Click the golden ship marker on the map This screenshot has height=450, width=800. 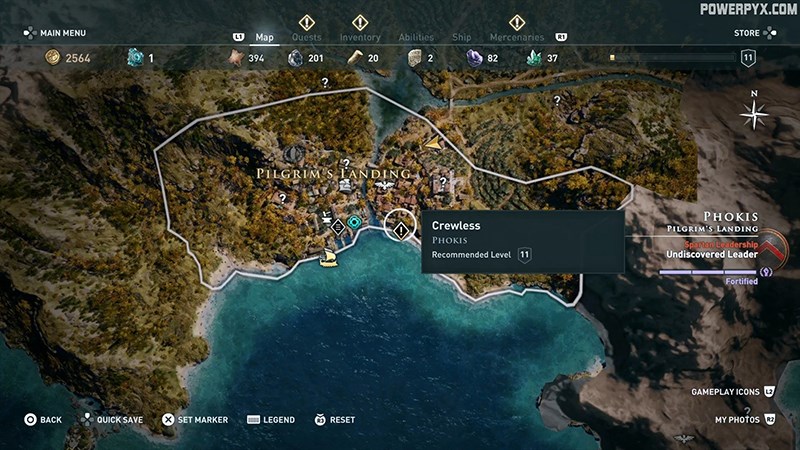pyautogui.click(x=328, y=259)
